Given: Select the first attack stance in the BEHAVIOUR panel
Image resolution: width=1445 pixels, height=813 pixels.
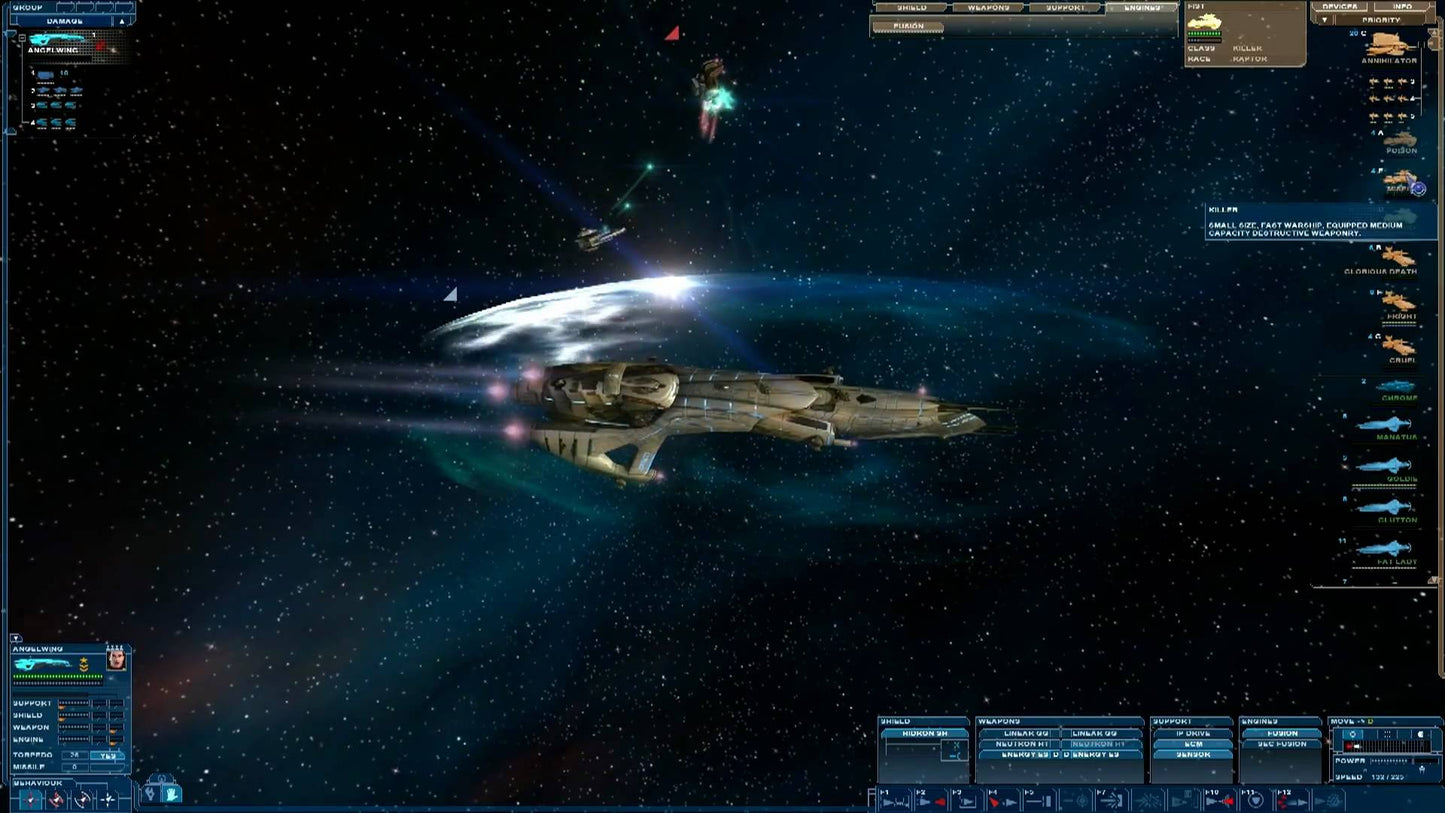Looking at the screenshot, I should click(30, 800).
